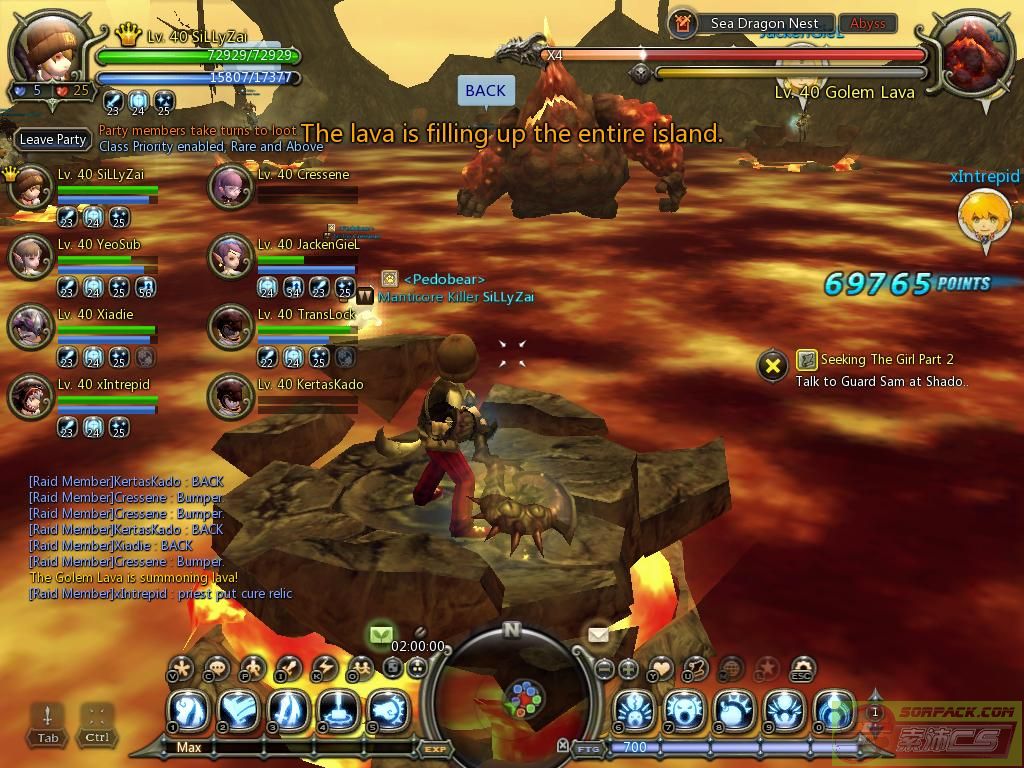Leave the party with the Leave Party button
1024x768 pixels.
(53, 140)
